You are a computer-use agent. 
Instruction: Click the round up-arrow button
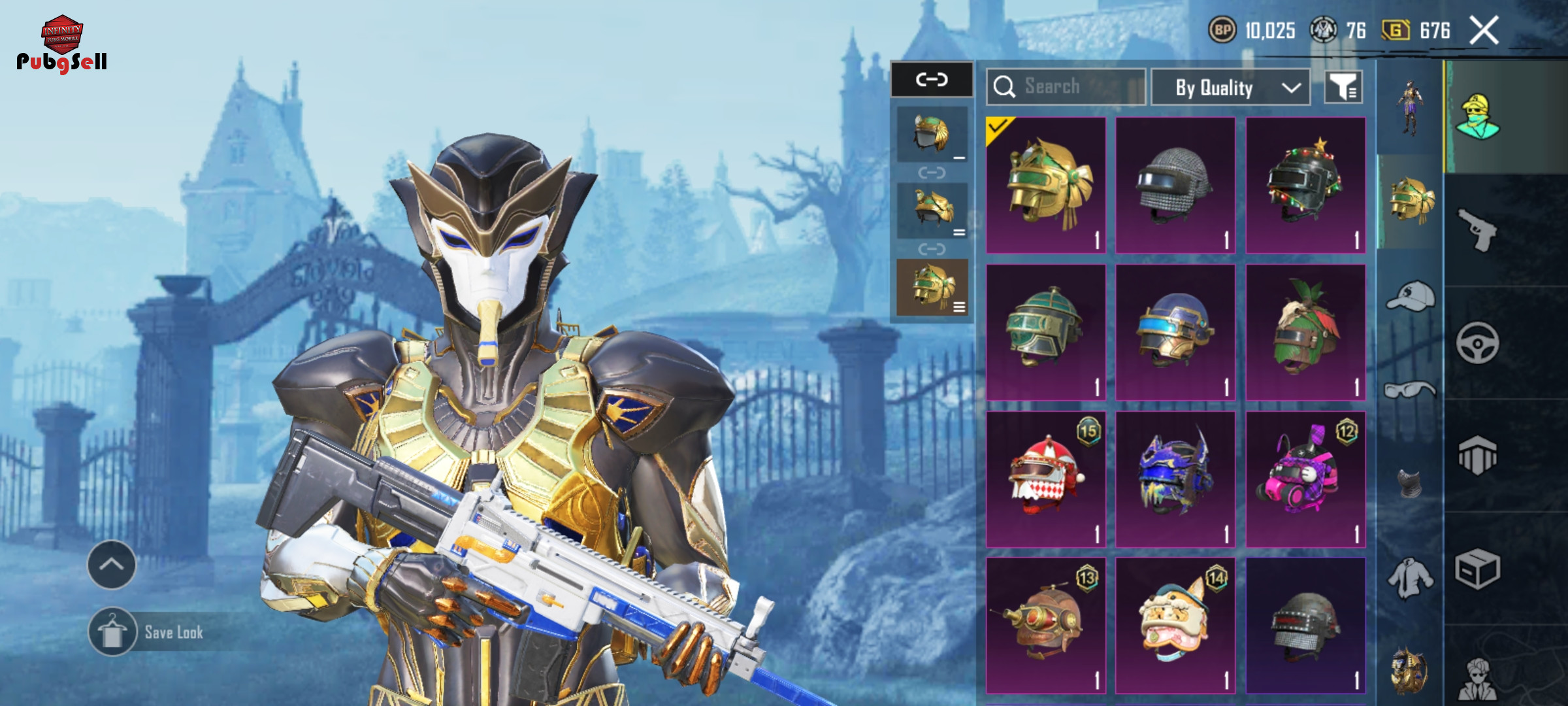112,565
